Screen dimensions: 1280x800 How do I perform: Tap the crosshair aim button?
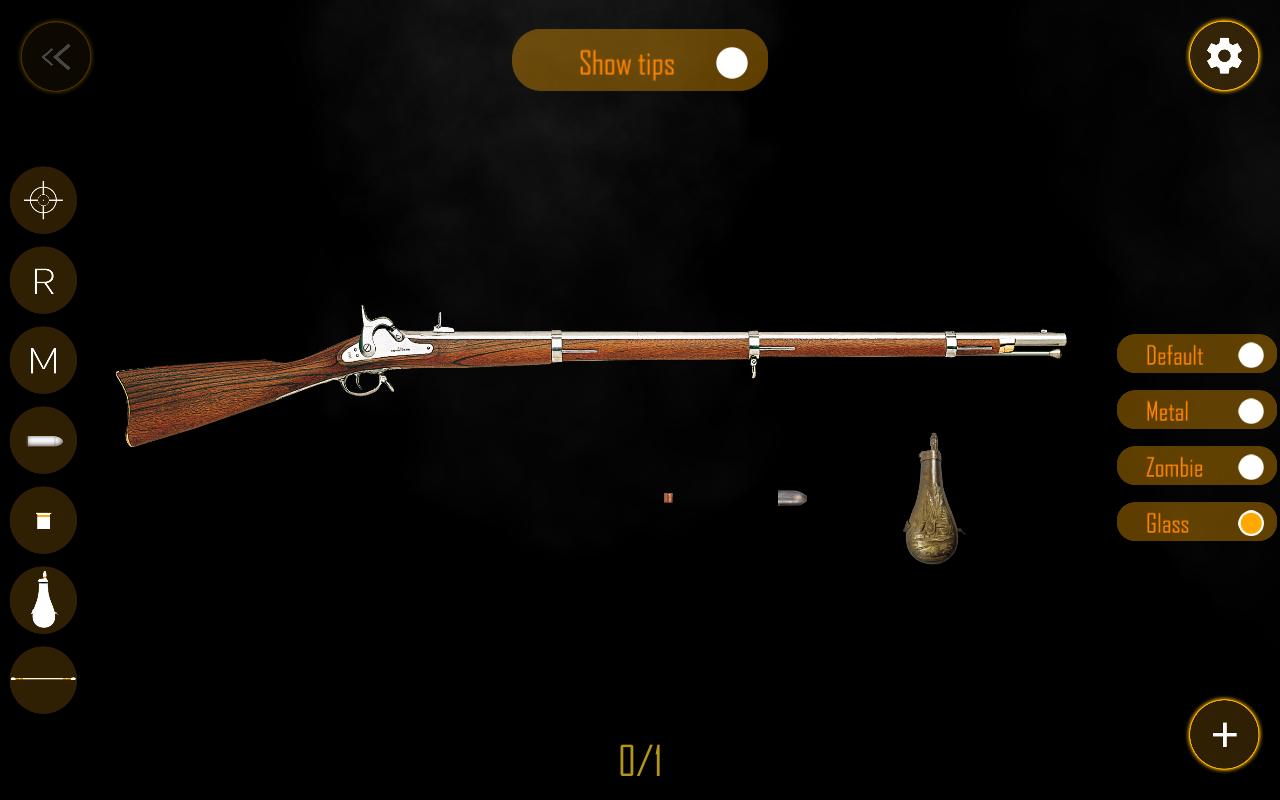point(43,200)
